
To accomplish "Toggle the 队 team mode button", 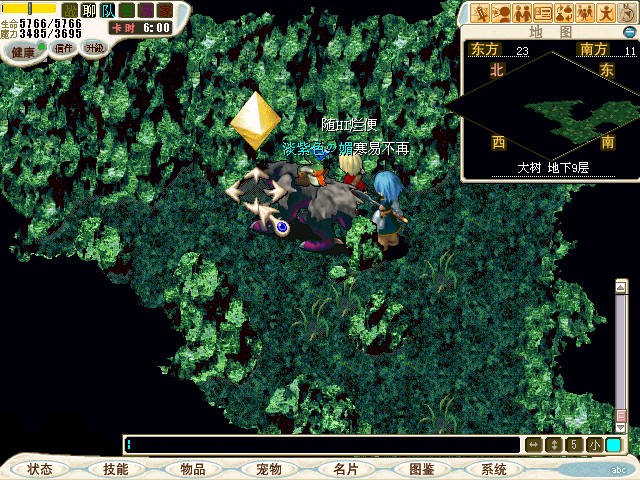I will click(108, 10).
